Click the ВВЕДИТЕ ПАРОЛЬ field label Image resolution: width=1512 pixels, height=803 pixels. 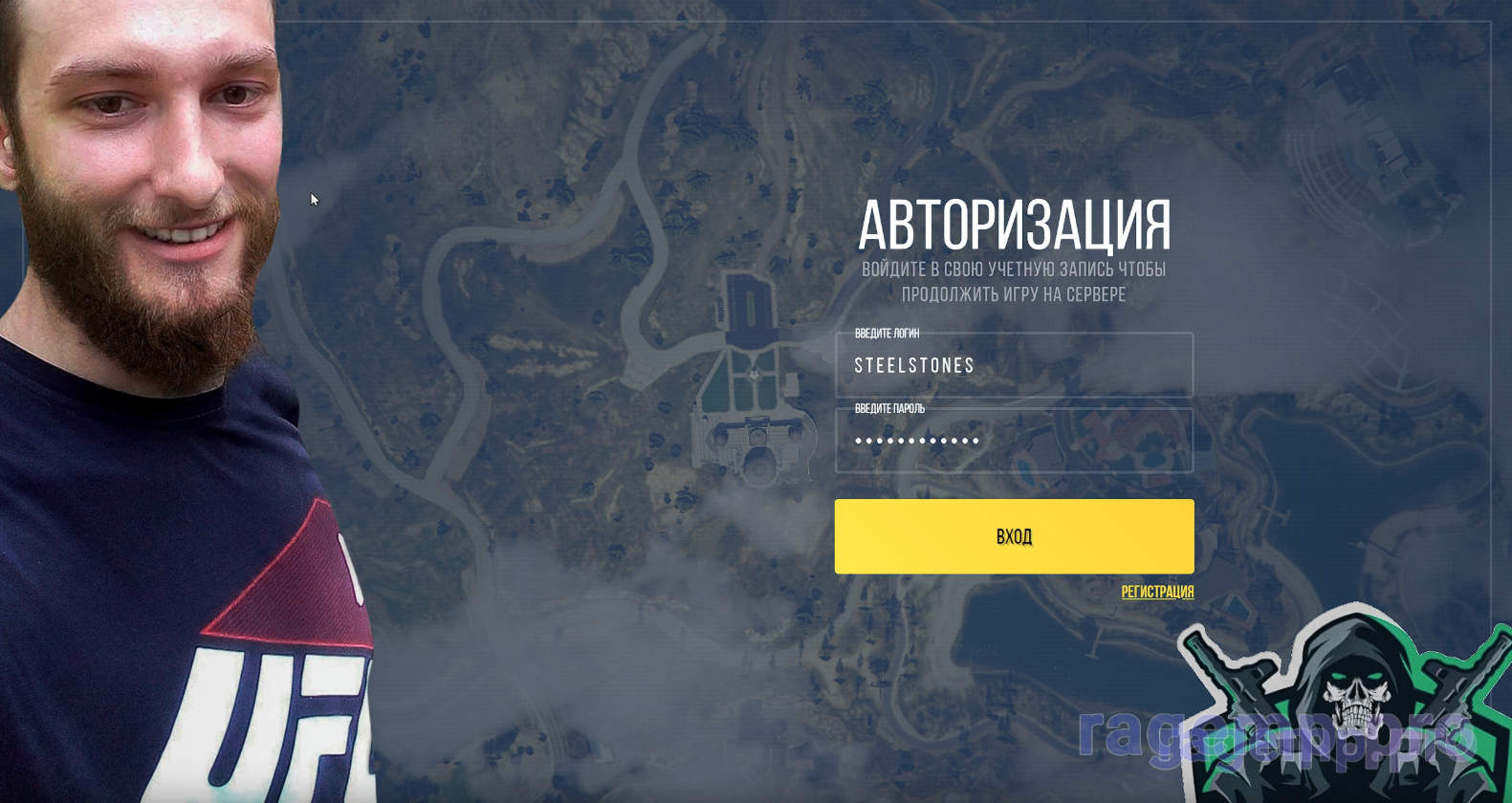(889, 407)
